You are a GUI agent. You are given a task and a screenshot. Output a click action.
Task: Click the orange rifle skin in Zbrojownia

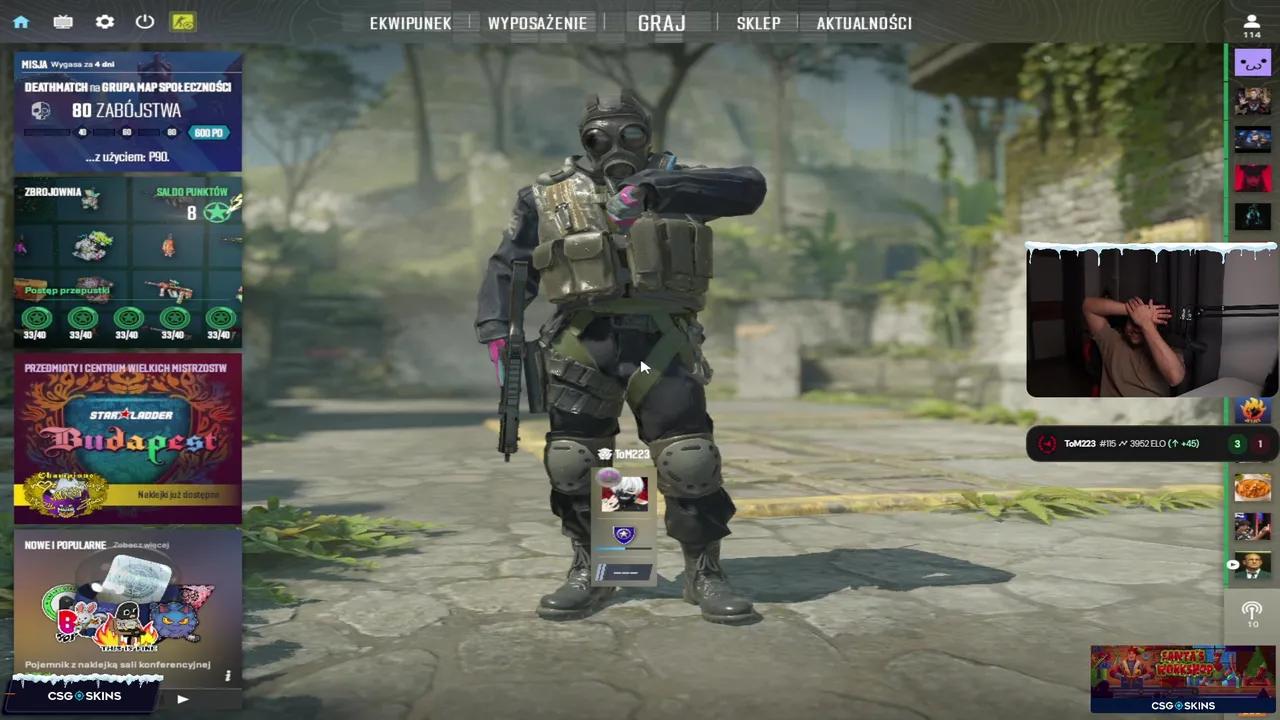pos(170,288)
